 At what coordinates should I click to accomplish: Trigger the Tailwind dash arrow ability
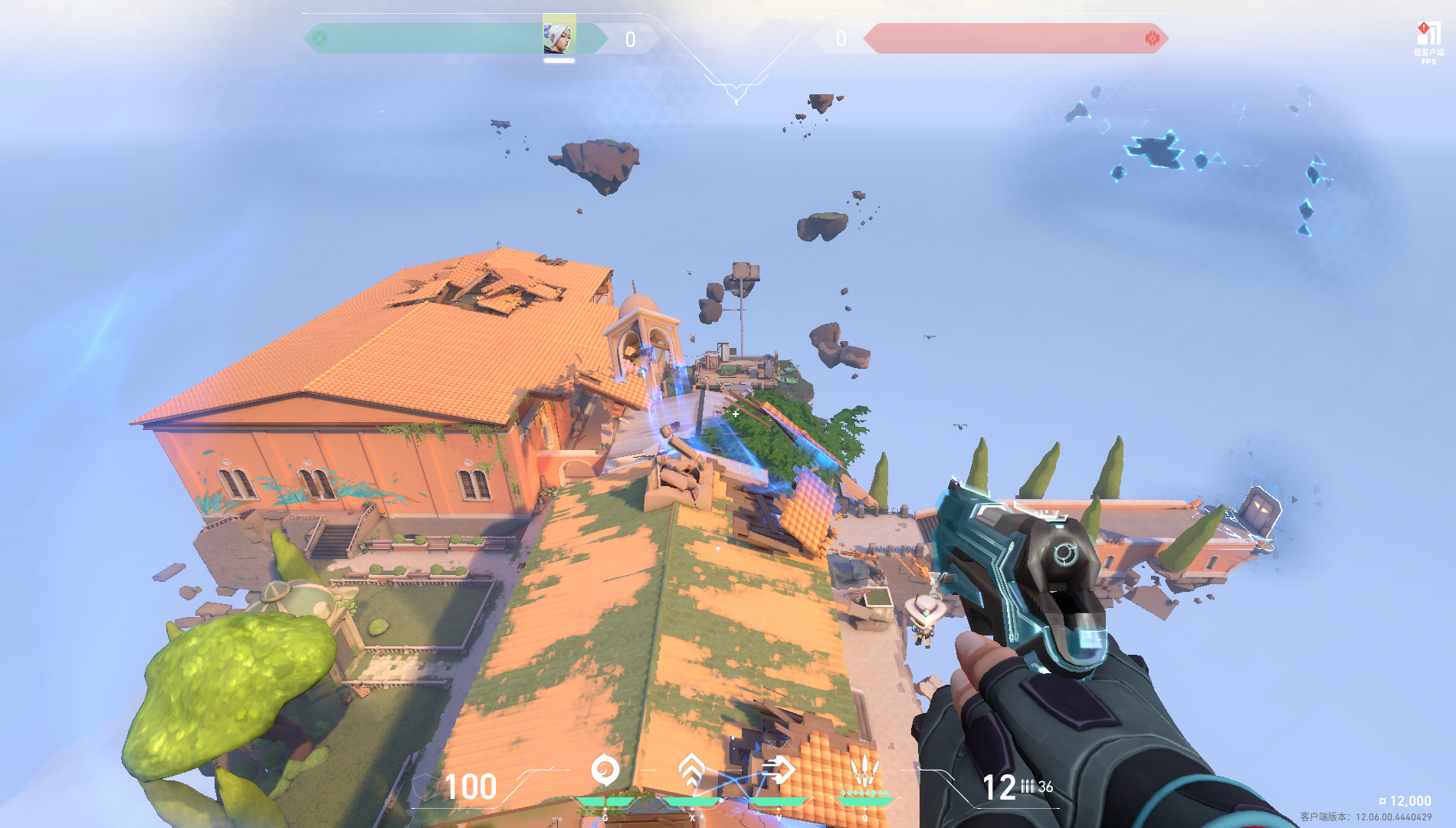[x=778, y=770]
